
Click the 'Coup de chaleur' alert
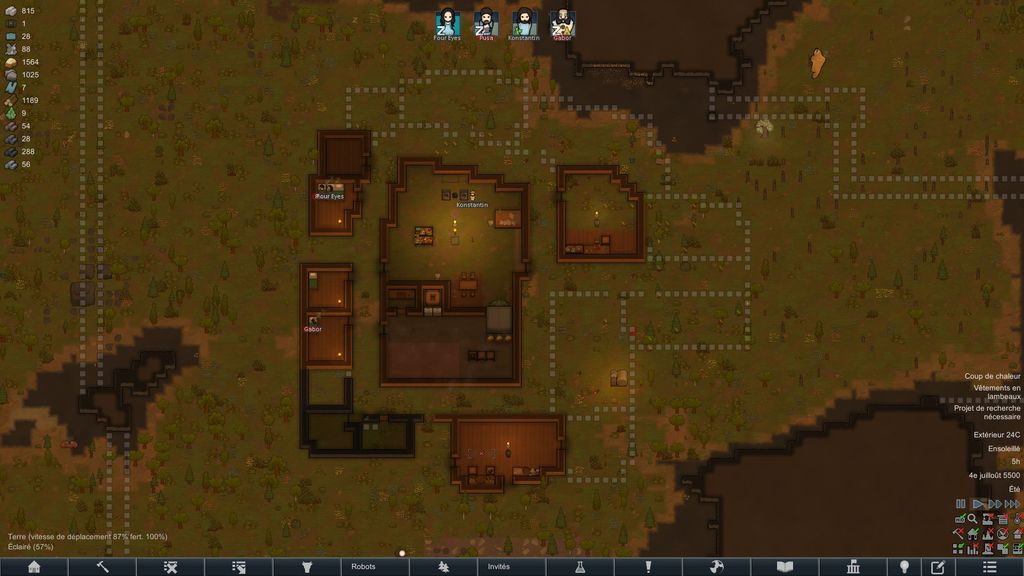[992, 376]
